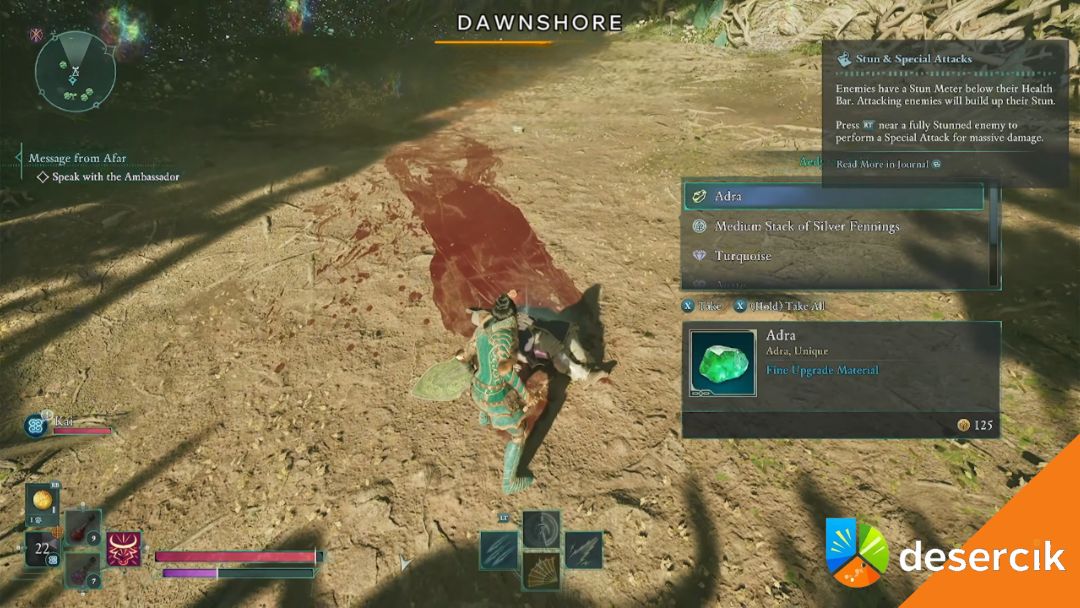Activate the bull head ability icon
Screen dimensions: 1080x608
coord(124,549)
